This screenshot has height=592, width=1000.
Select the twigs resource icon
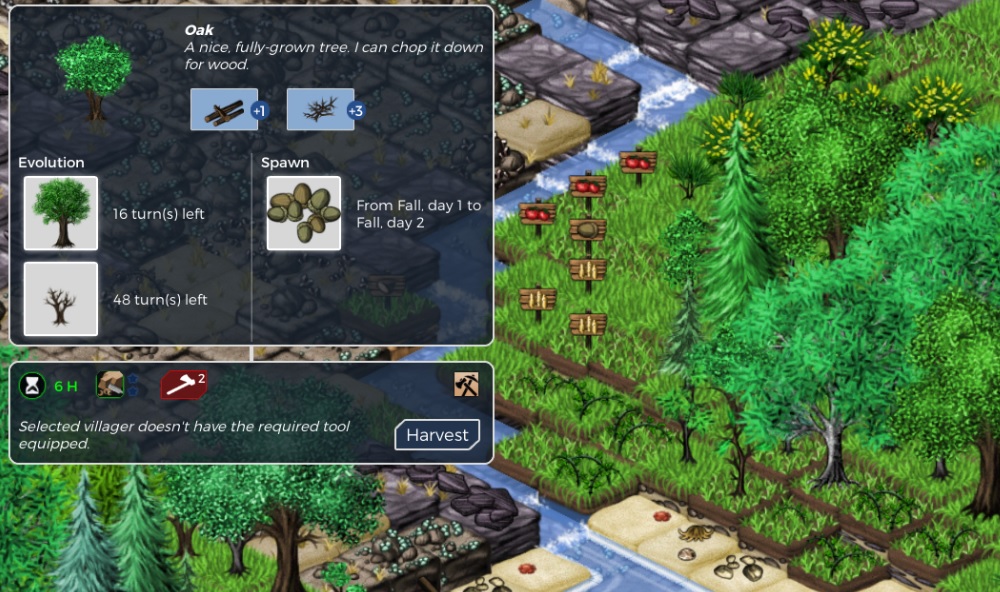click(x=320, y=109)
